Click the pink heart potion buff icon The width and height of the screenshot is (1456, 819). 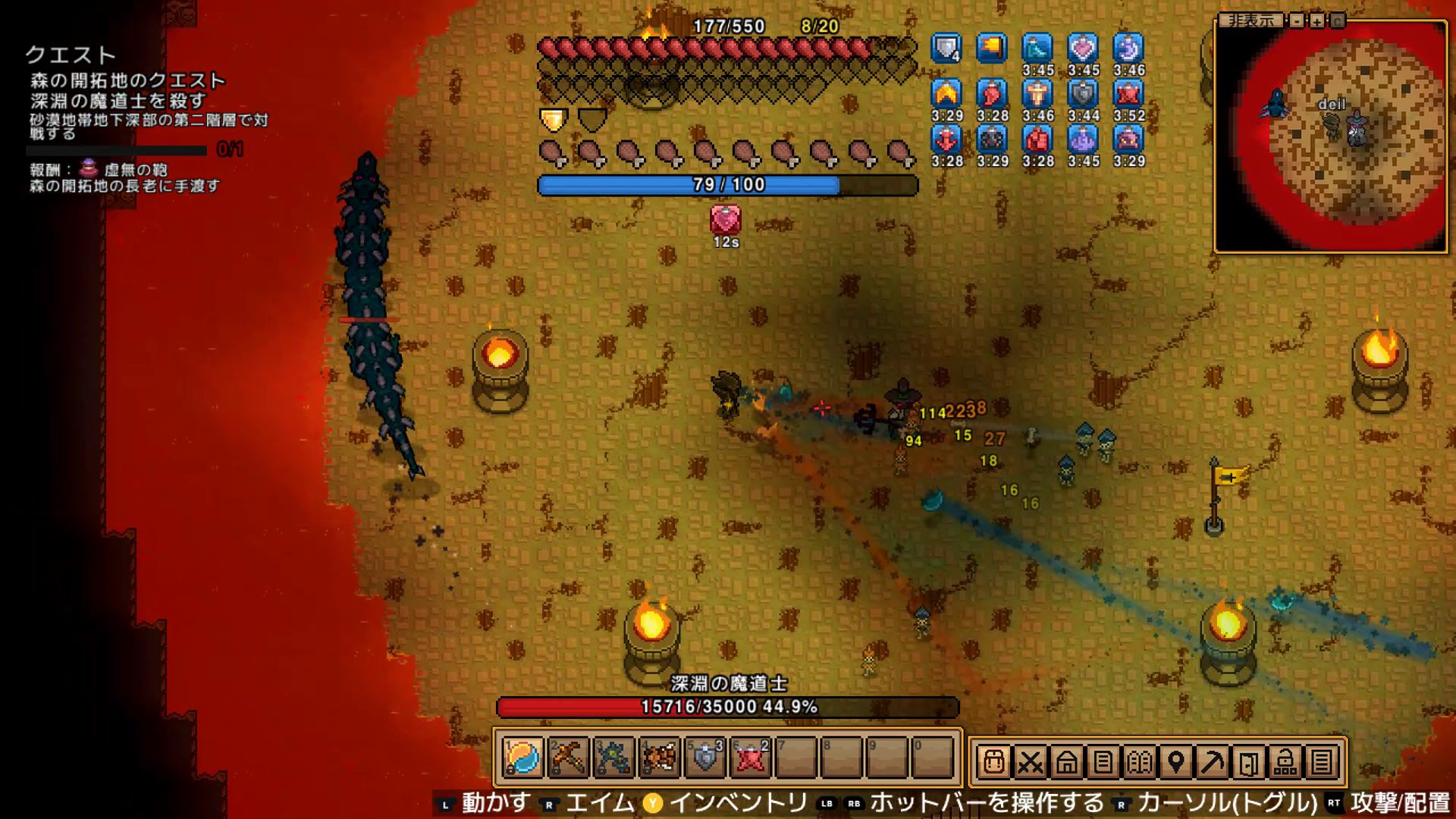pyautogui.click(x=1083, y=49)
